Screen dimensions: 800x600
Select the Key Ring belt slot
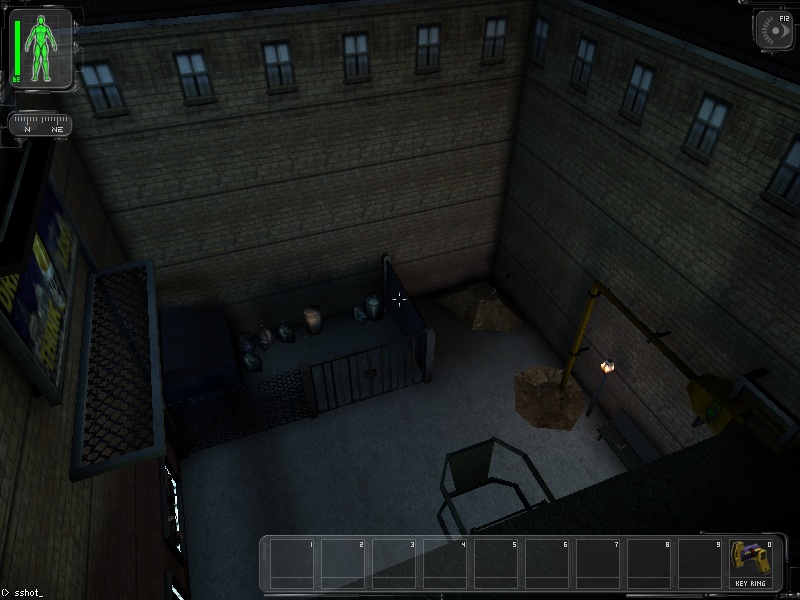point(752,562)
